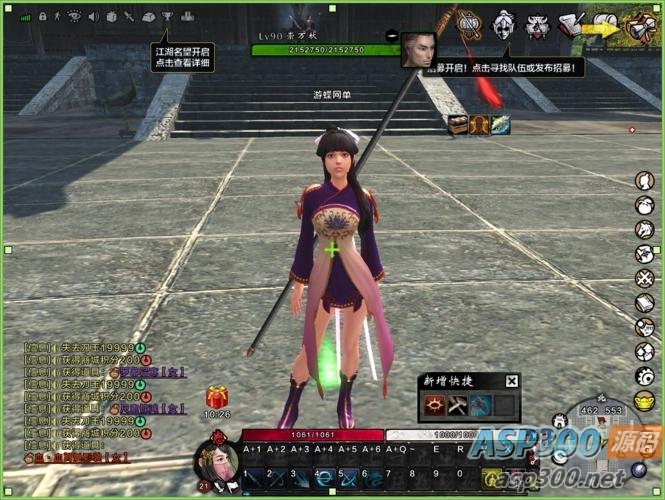Screen dimensions: 665x500
Task: Click the yellow arrow scroll icon at top right
Action: point(604,26)
